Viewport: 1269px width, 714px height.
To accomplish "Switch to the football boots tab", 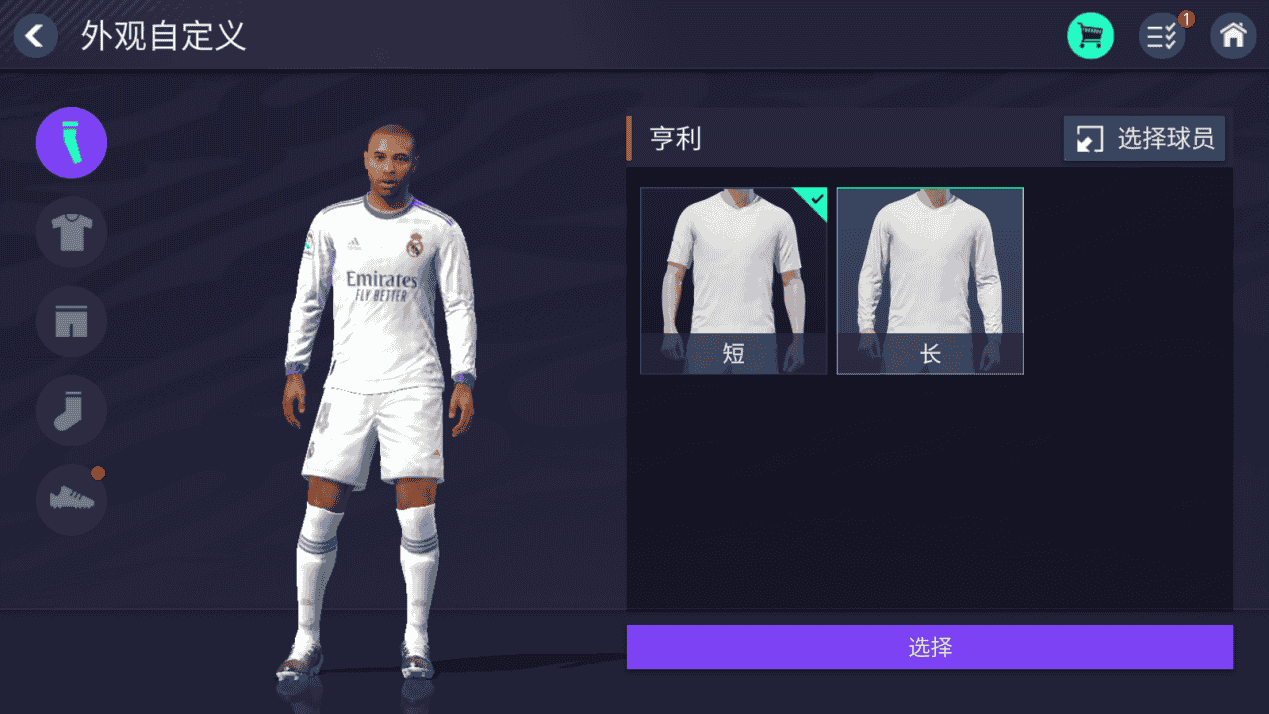I will (71, 498).
